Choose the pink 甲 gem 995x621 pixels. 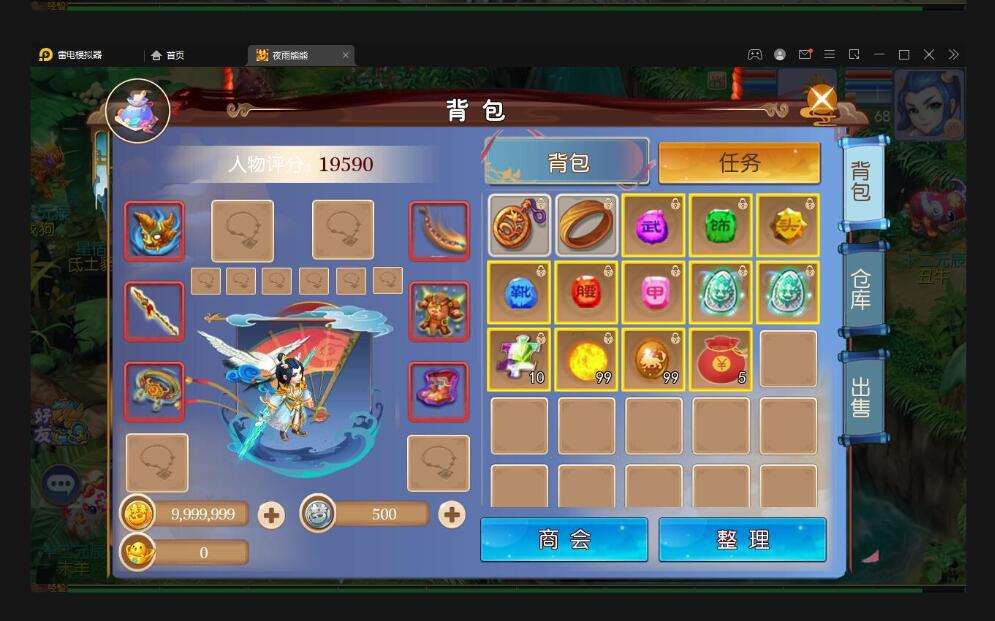pyautogui.click(x=653, y=292)
